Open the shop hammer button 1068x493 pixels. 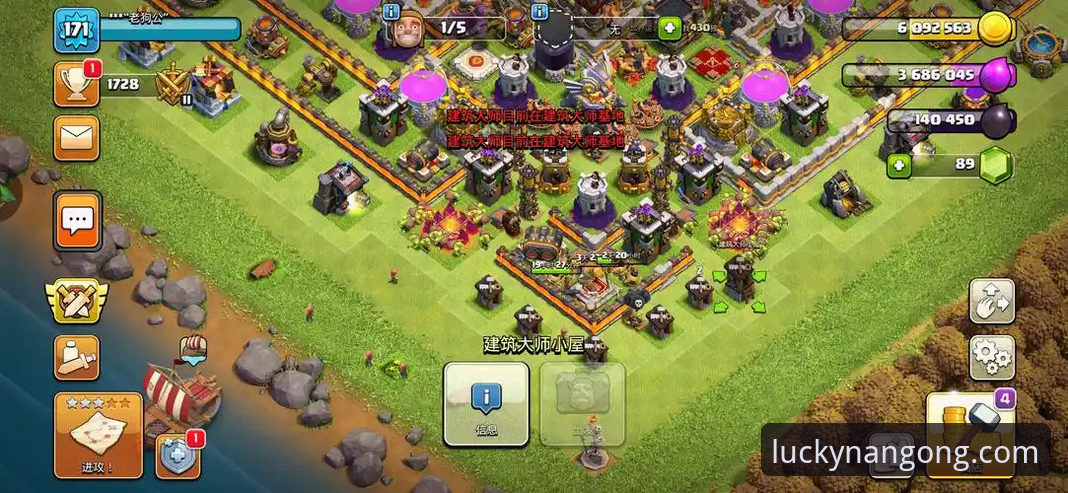coord(968,420)
